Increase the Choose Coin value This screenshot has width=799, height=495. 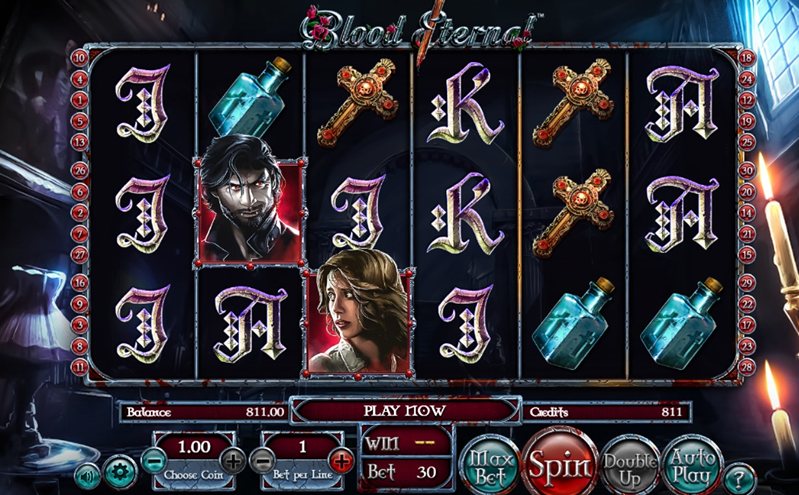pos(233,461)
